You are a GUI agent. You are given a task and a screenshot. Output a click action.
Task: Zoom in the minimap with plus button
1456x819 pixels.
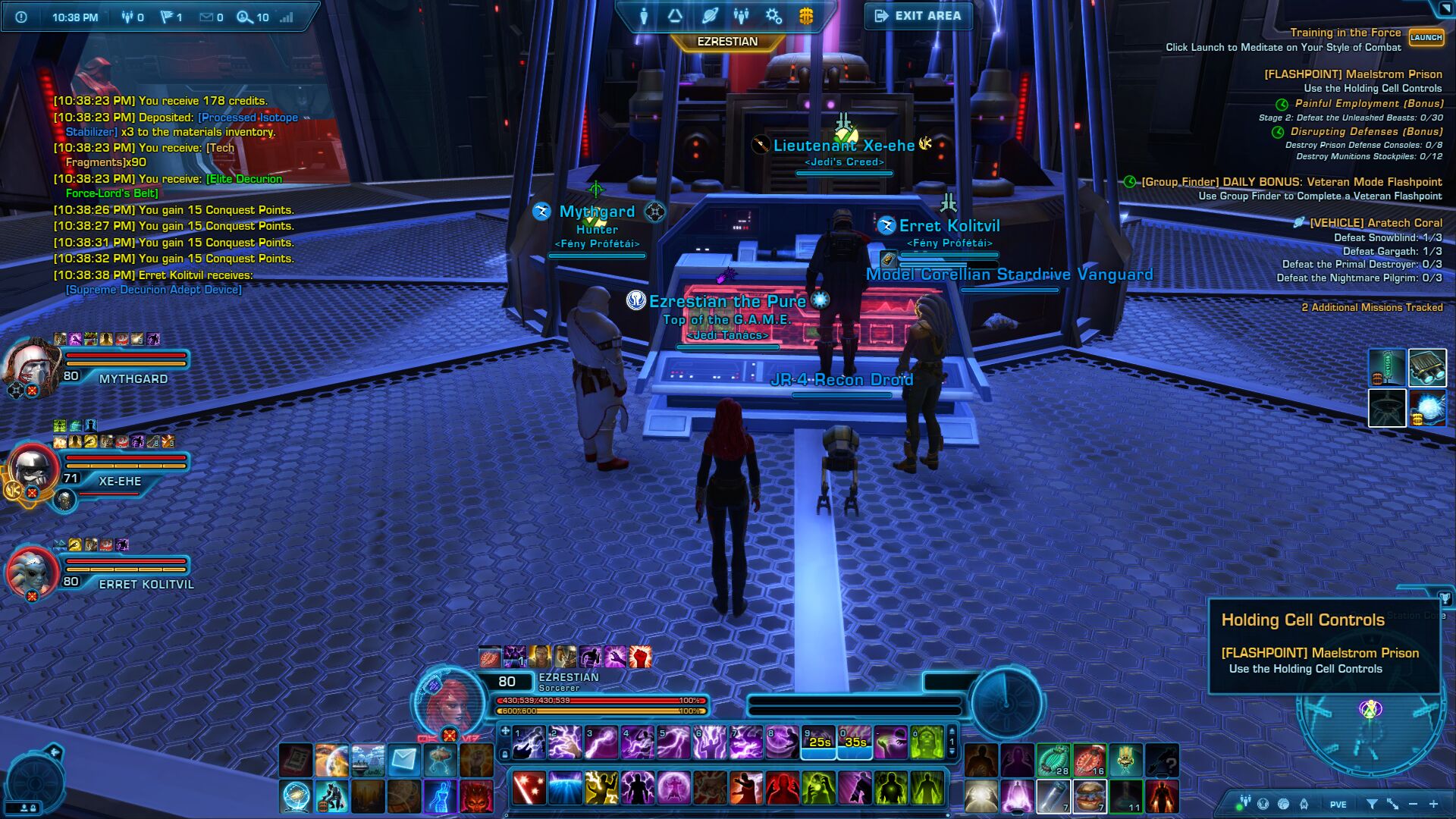pos(1433,804)
